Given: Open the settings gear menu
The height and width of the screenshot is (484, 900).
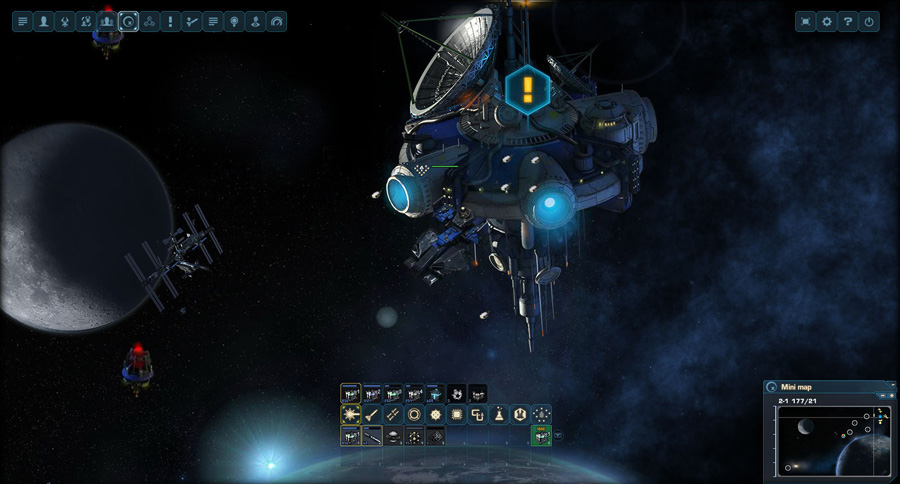Looking at the screenshot, I should tap(826, 21).
